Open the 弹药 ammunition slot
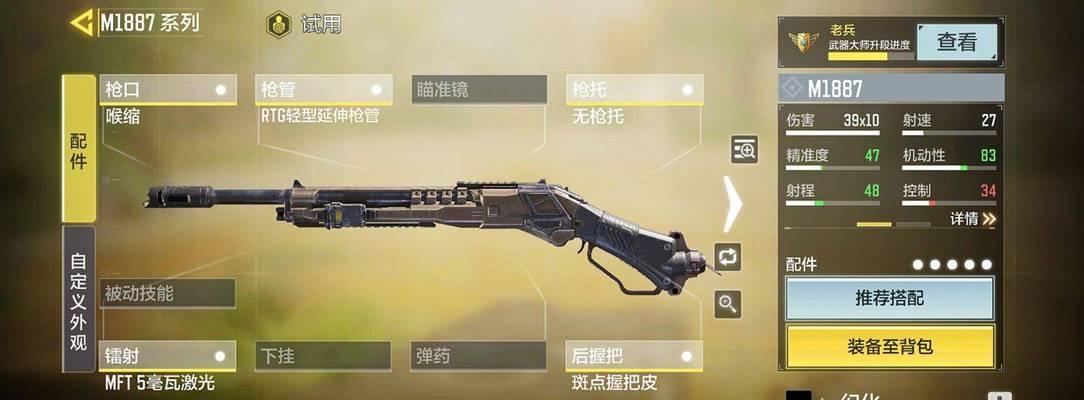Screen dimensions: 1084x400 [x=479, y=356]
